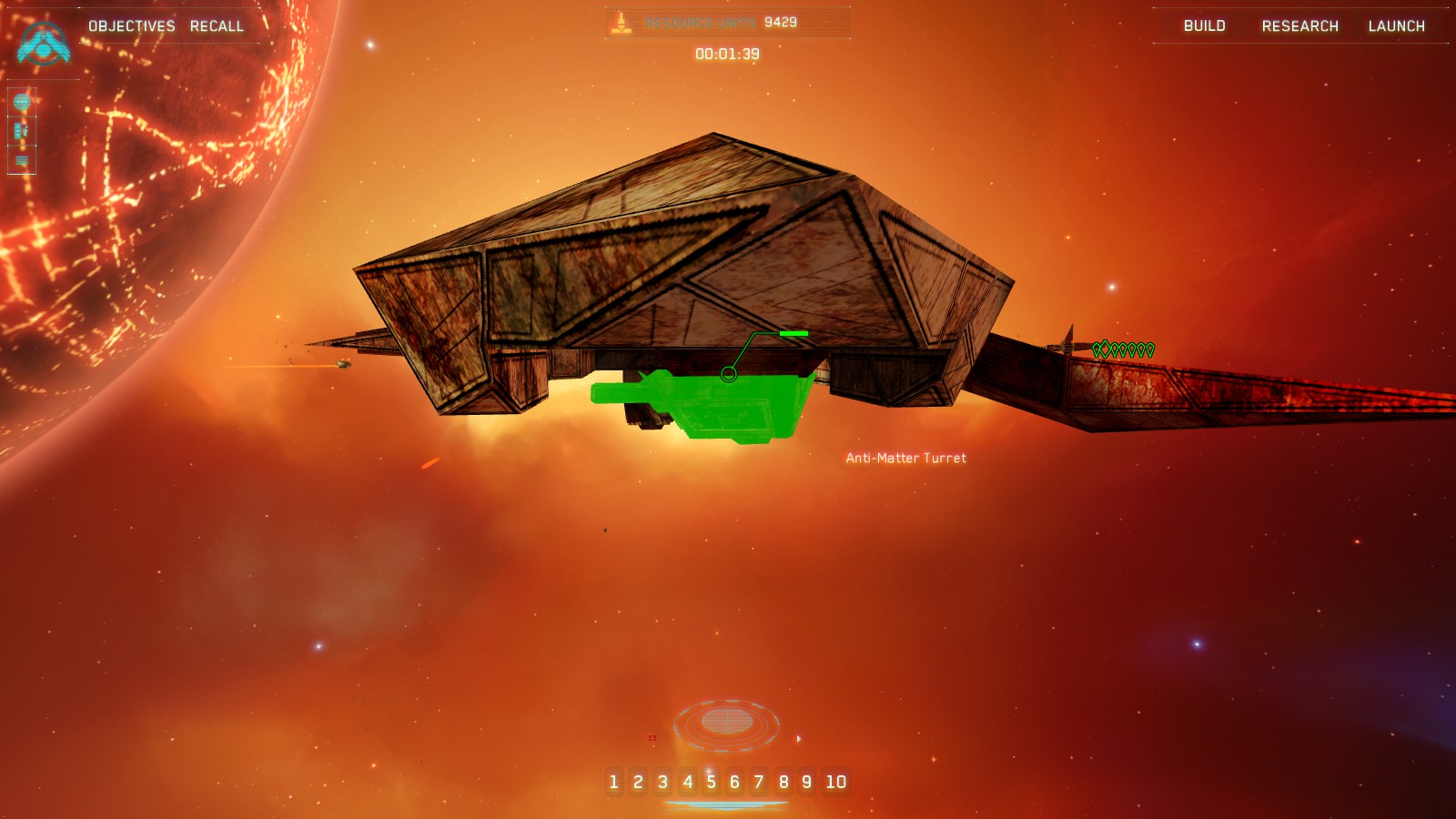
Task: Open the Build manager
Action: pyautogui.click(x=1204, y=26)
